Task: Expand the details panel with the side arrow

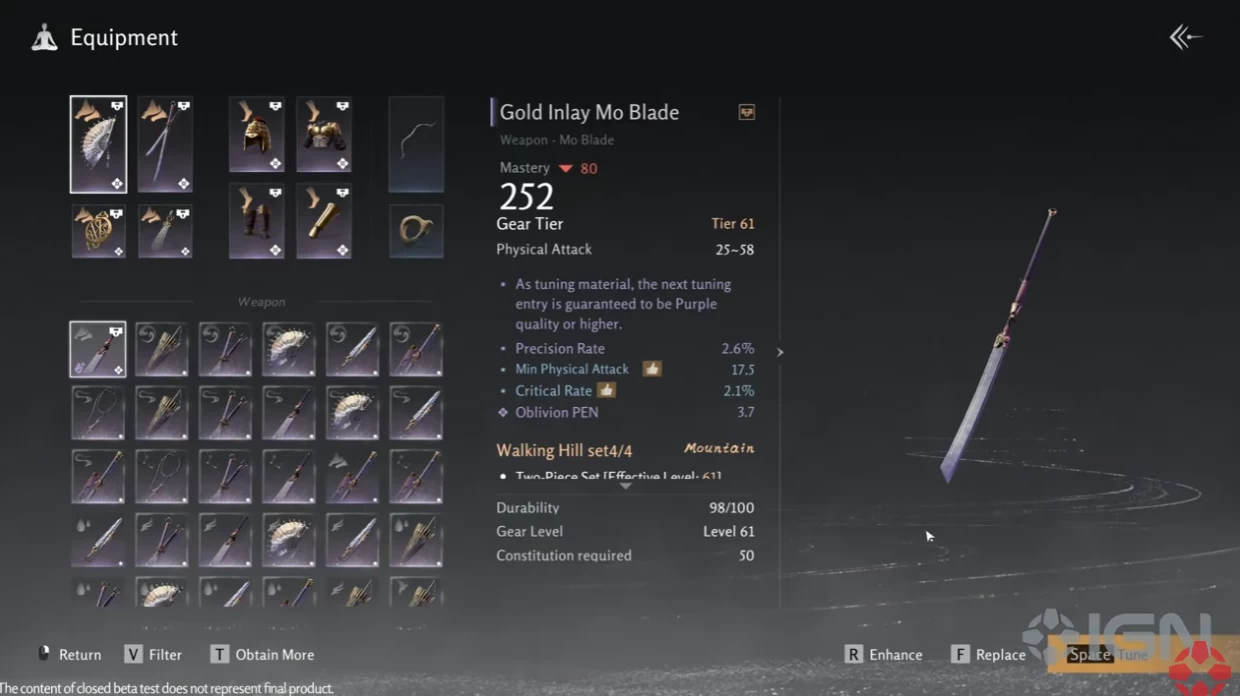Action: [x=780, y=352]
